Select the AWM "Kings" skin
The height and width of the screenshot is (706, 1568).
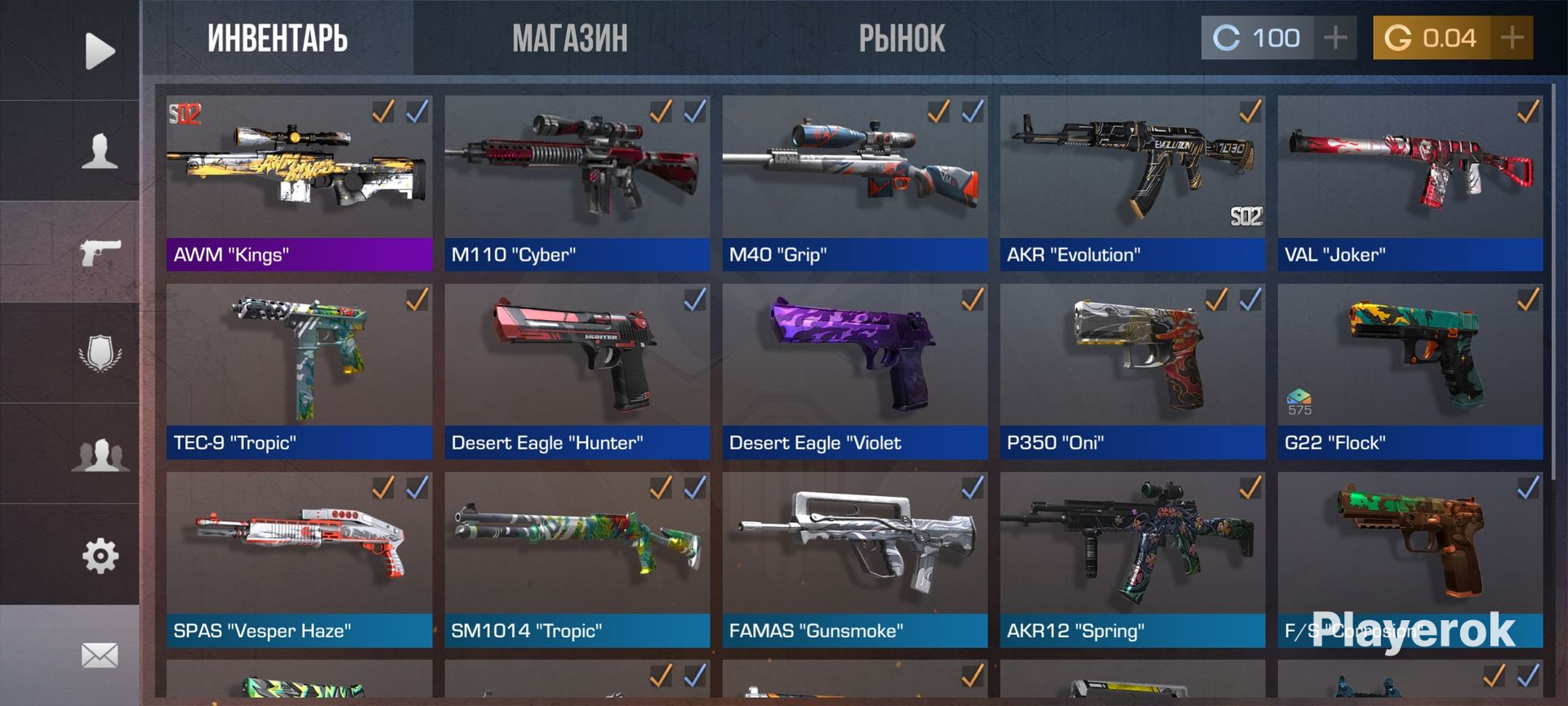pyautogui.click(x=299, y=184)
